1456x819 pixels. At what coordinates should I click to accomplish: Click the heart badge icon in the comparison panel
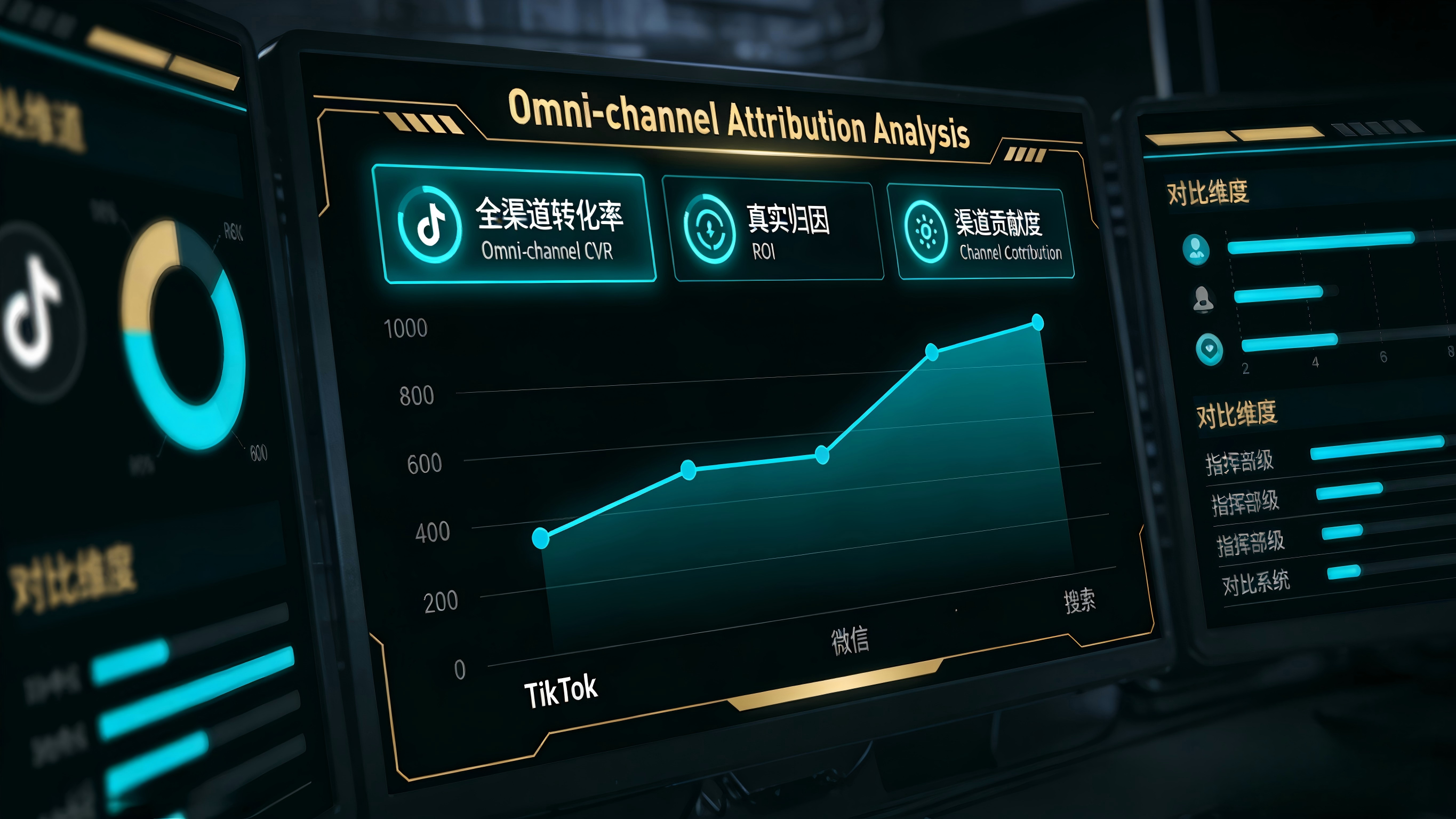coord(1209,348)
